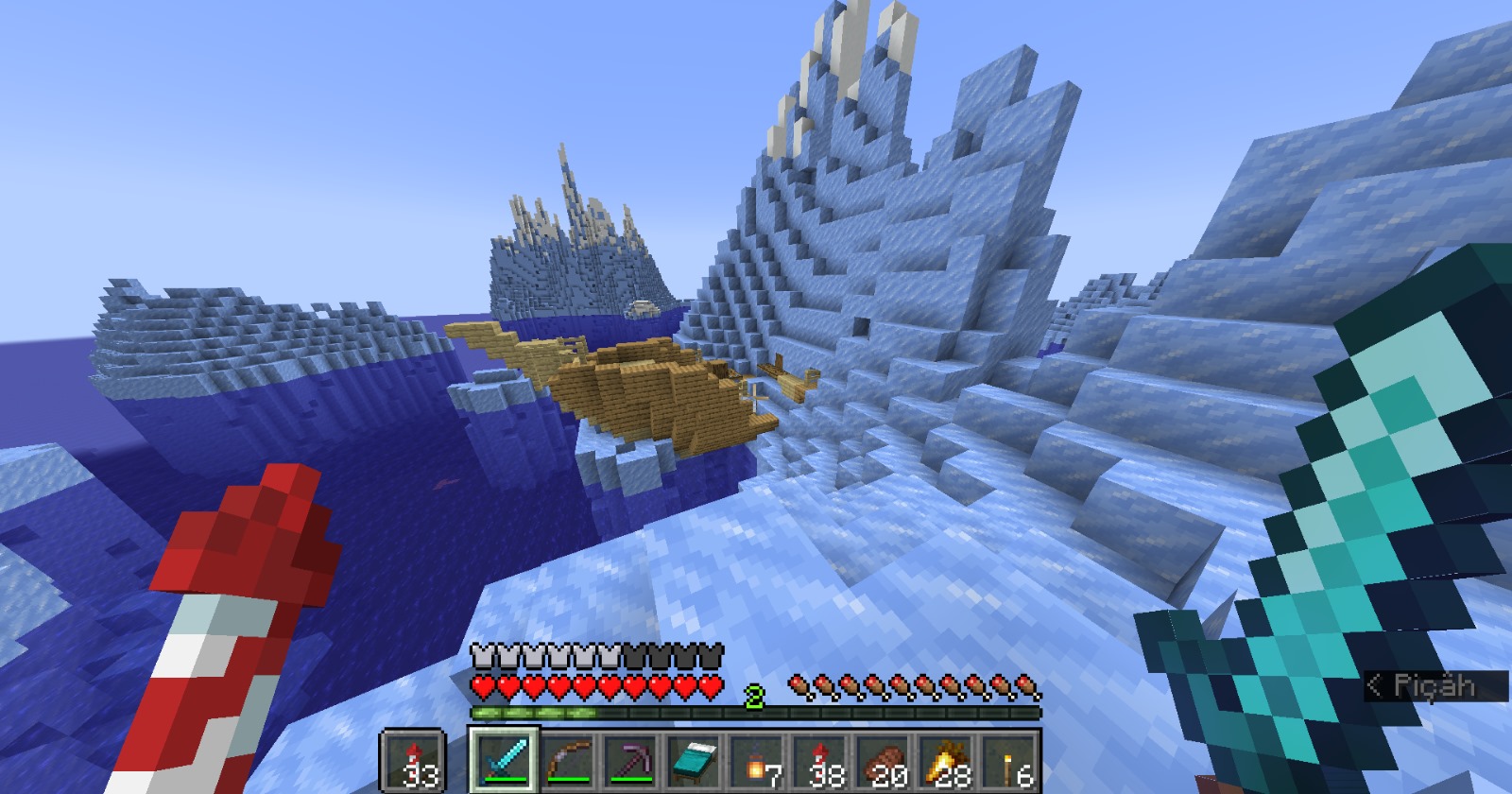Choose the cooked steak stack of 20
The image size is (1512, 794).
[885, 760]
